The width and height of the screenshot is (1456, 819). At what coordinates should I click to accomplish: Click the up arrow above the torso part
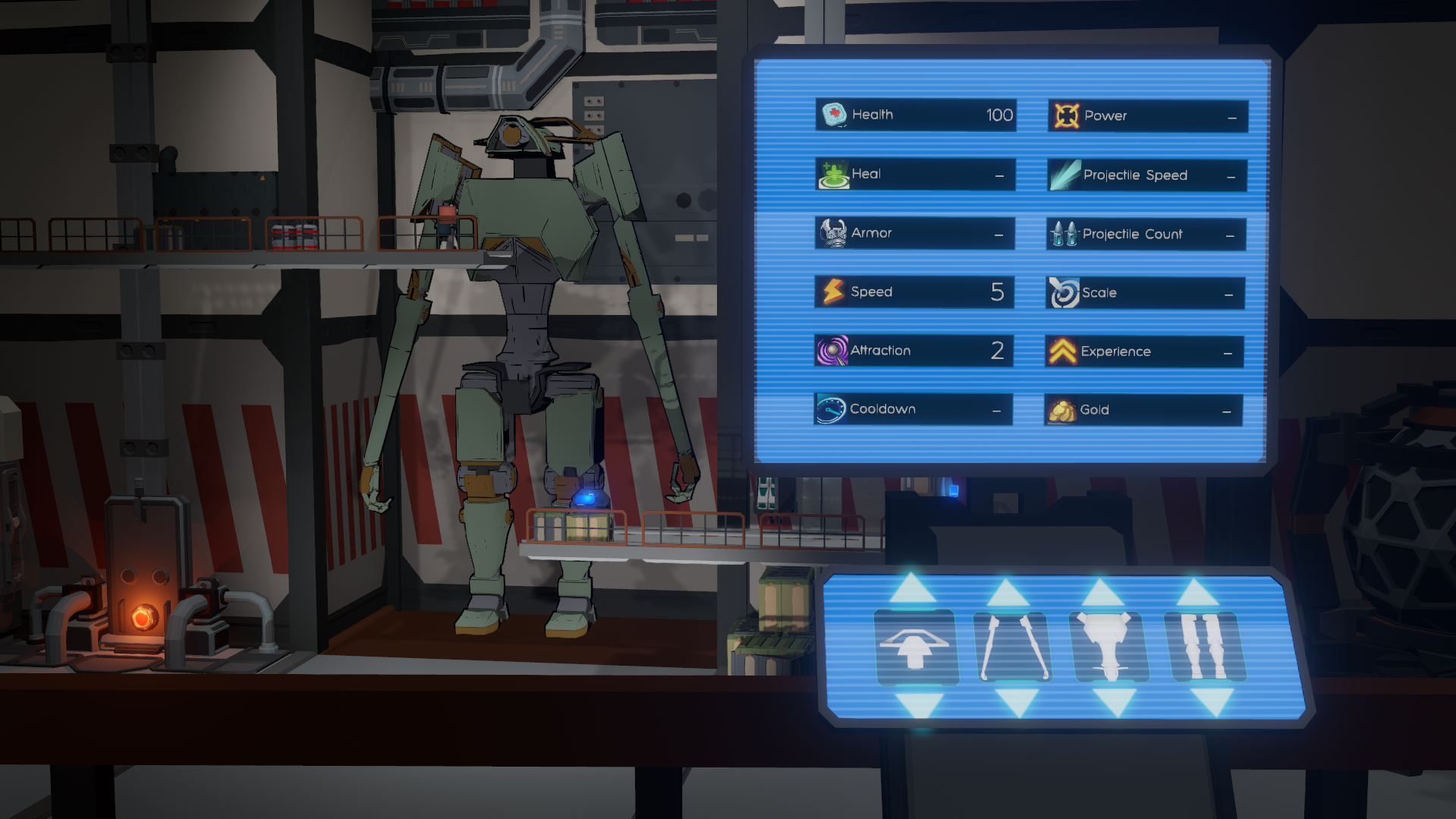click(1102, 594)
